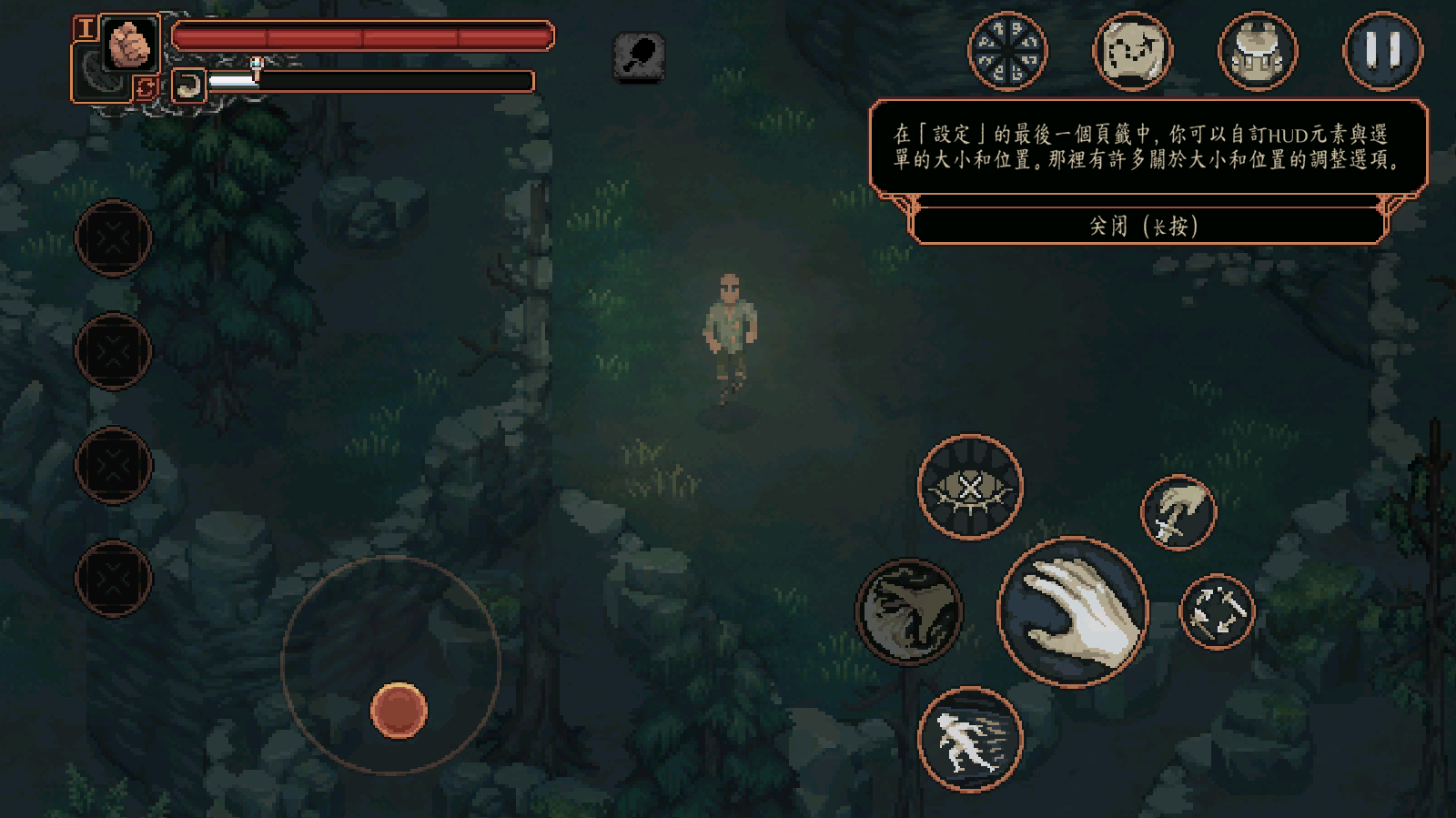Image resolution: width=1456 pixels, height=818 pixels.
Task: Activate the running figure dash button
Action: pos(970,739)
